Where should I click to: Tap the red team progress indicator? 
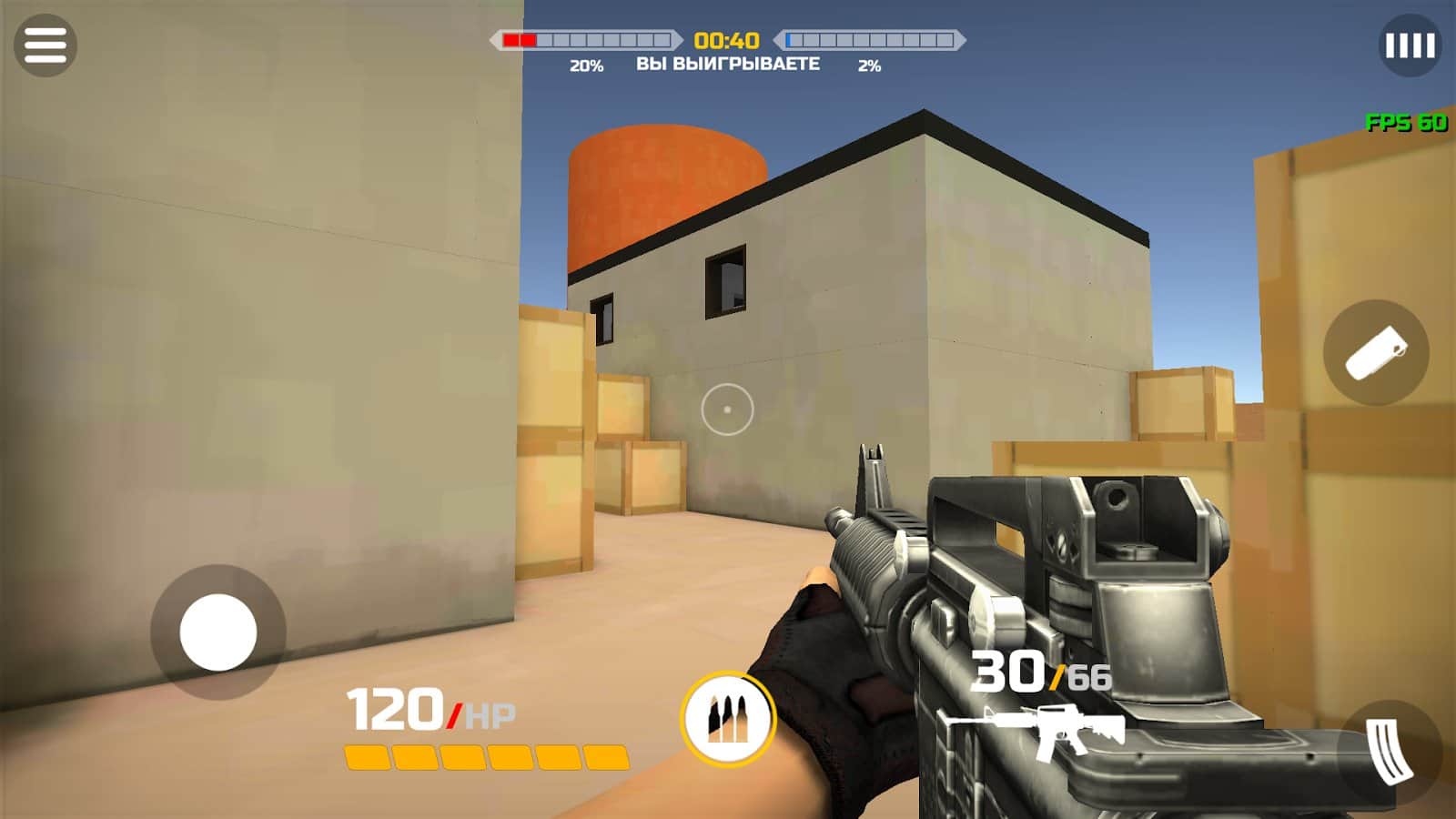click(582, 40)
